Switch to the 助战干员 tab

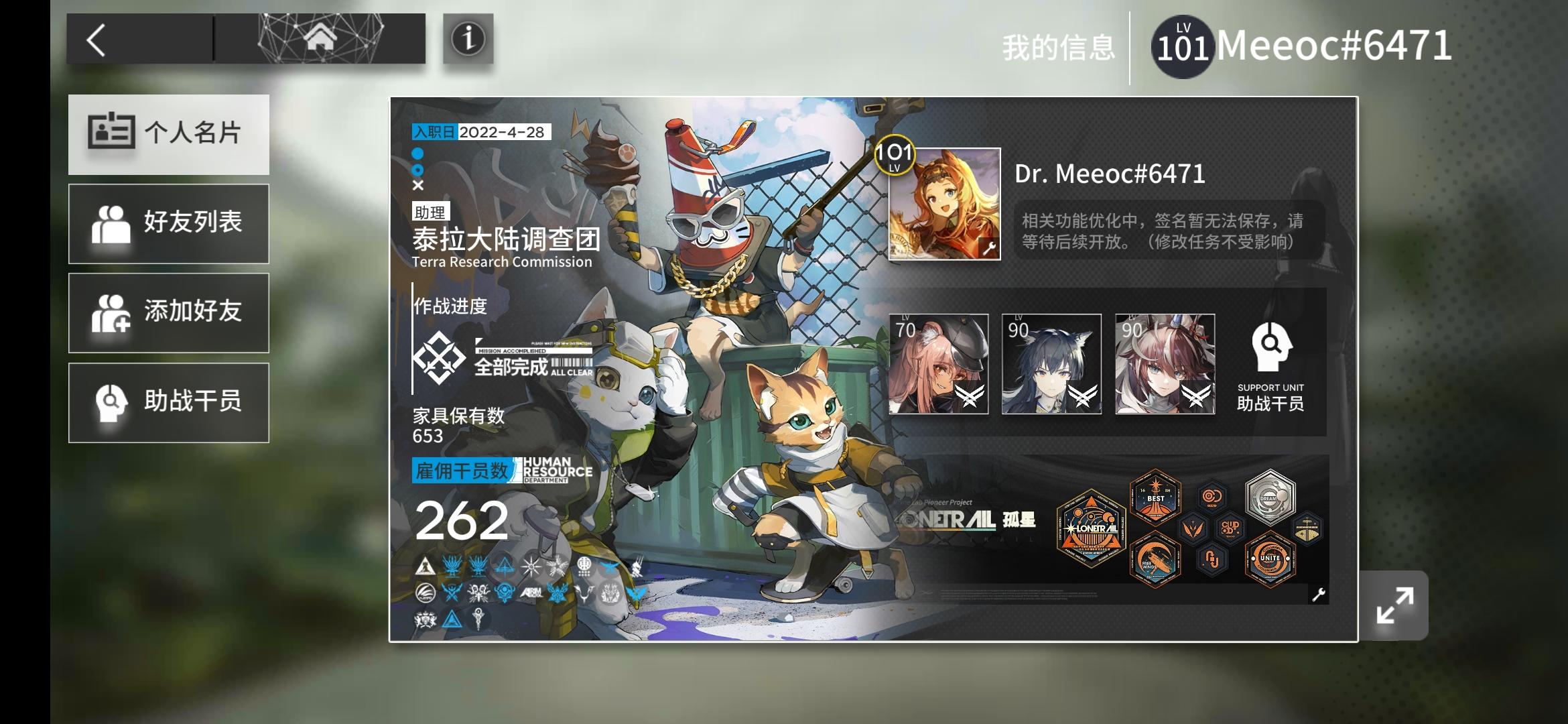tap(169, 402)
